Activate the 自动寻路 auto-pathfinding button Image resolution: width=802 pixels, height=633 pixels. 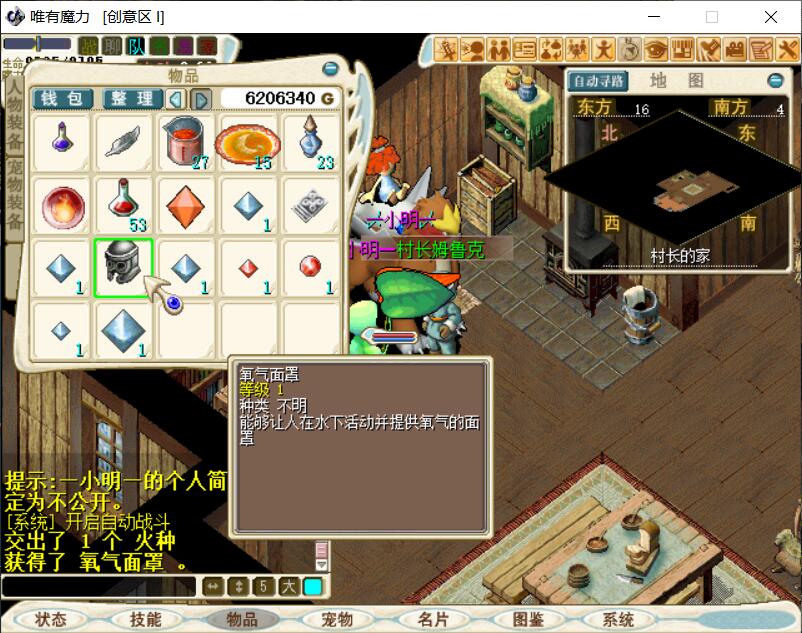(598, 81)
